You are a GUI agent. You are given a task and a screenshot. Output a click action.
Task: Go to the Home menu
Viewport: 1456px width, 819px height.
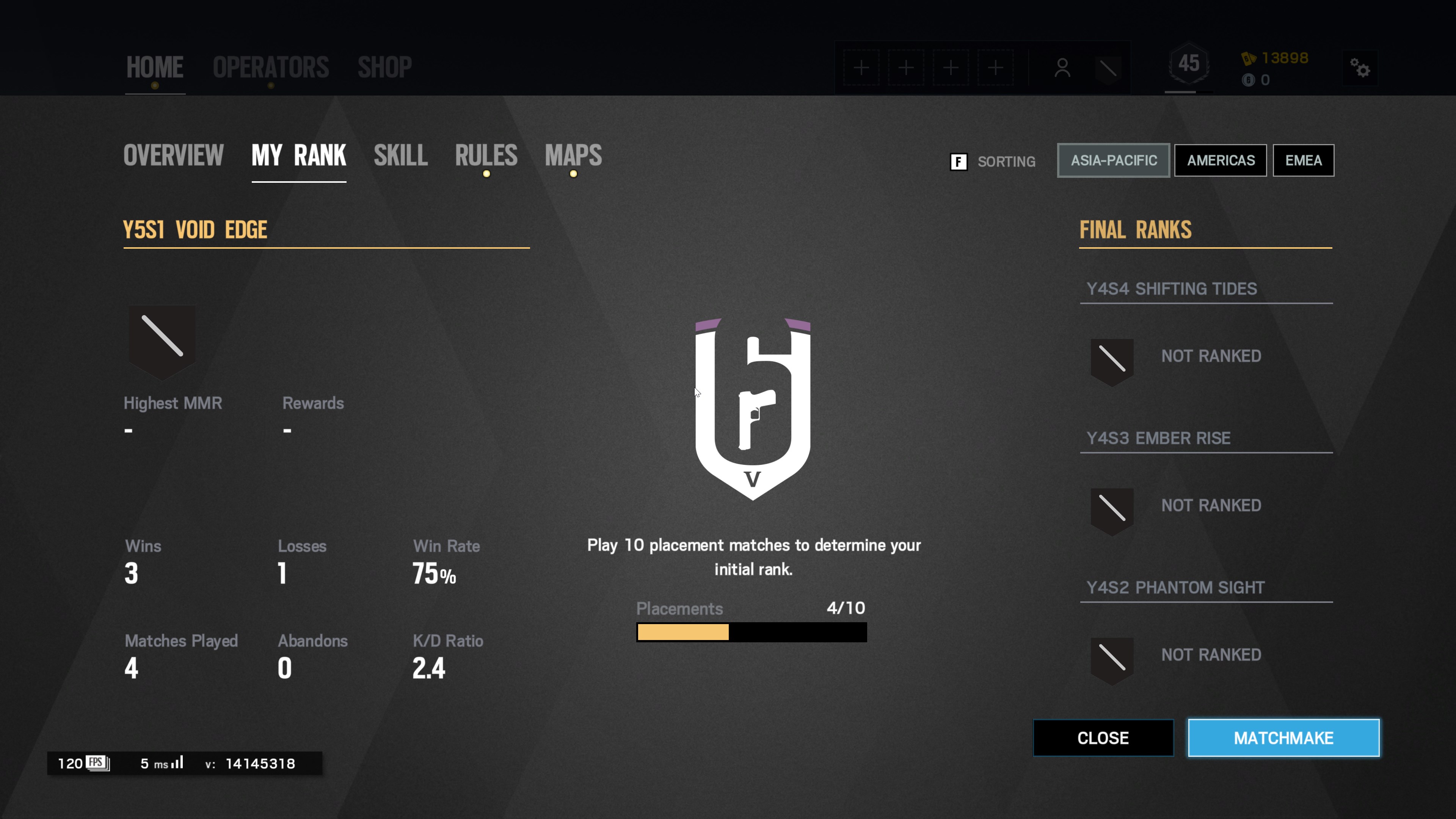155,67
